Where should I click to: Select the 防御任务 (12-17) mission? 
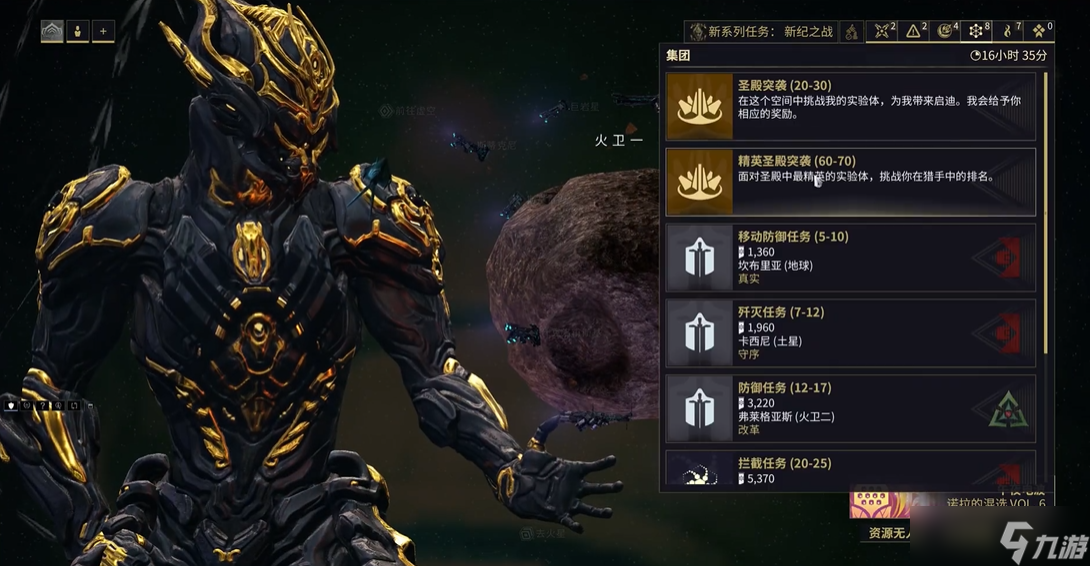tap(850, 408)
